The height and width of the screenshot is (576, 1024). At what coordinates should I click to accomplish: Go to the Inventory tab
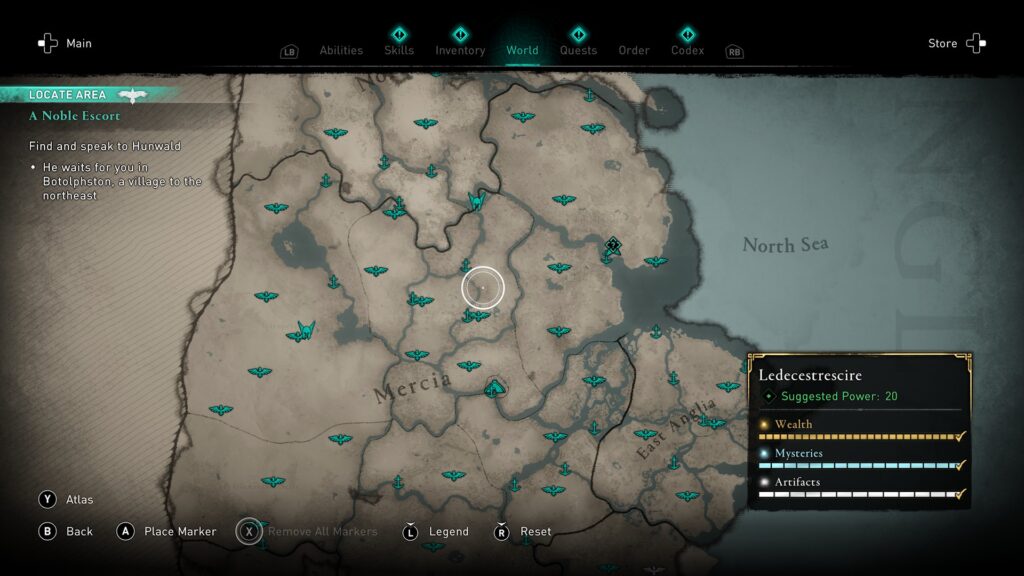[x=460, y=50]
